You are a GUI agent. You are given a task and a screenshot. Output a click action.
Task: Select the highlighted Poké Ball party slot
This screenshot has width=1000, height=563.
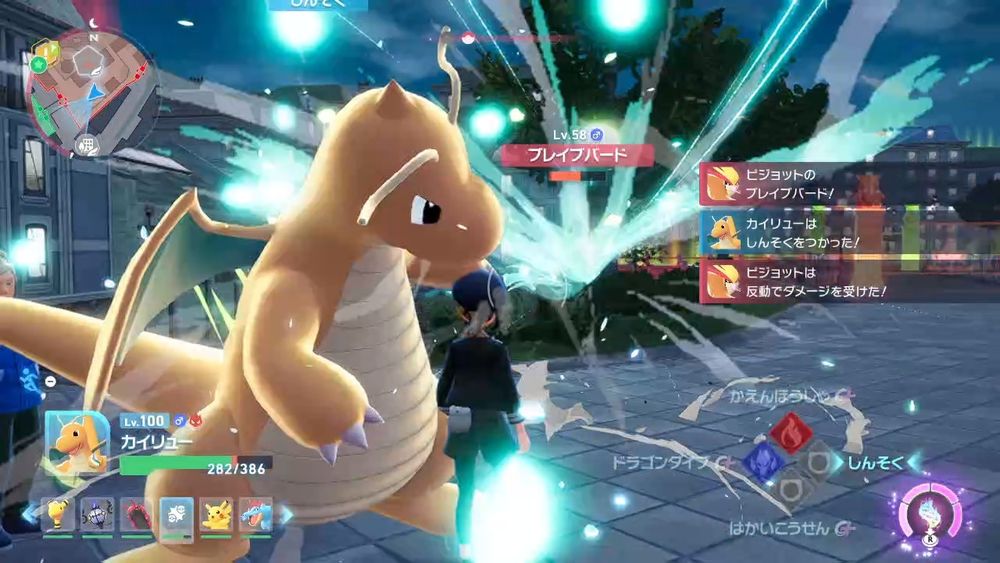[x=176, y=514]
